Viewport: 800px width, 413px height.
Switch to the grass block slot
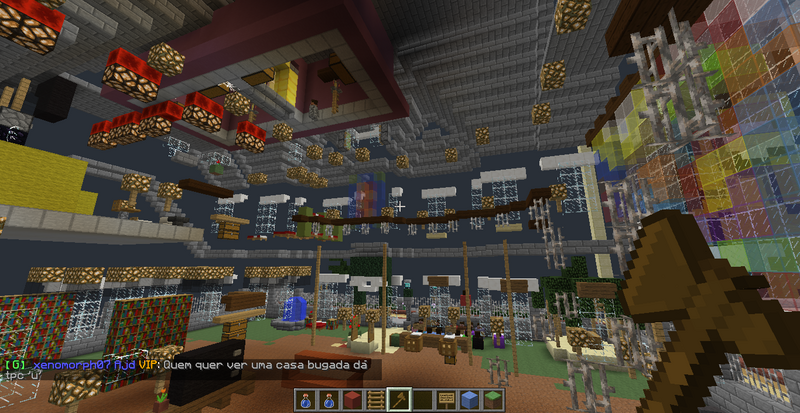[x=492, y=400]
